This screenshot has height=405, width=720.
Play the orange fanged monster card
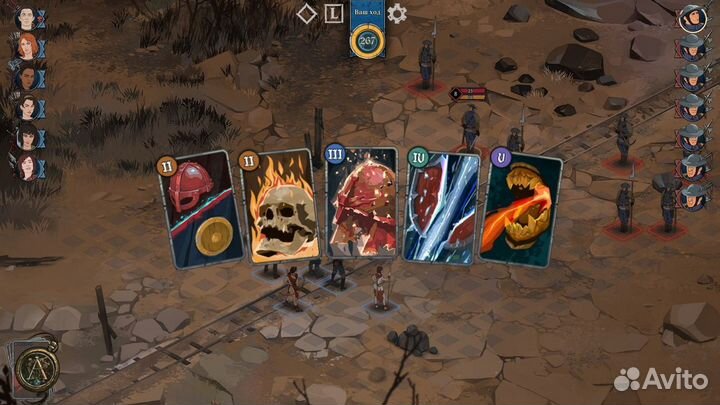pos(521,208)
